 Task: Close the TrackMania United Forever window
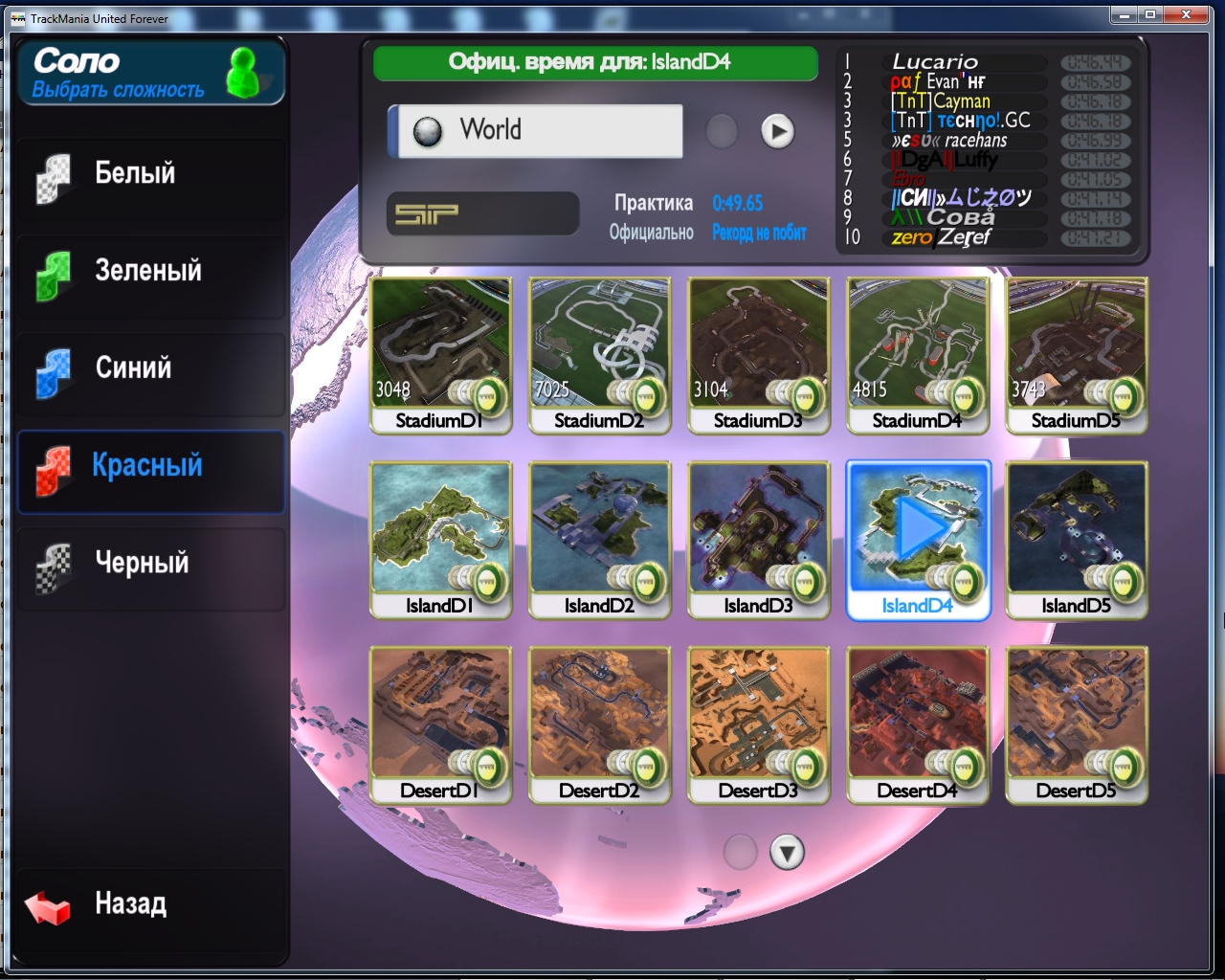(1187, 15)
